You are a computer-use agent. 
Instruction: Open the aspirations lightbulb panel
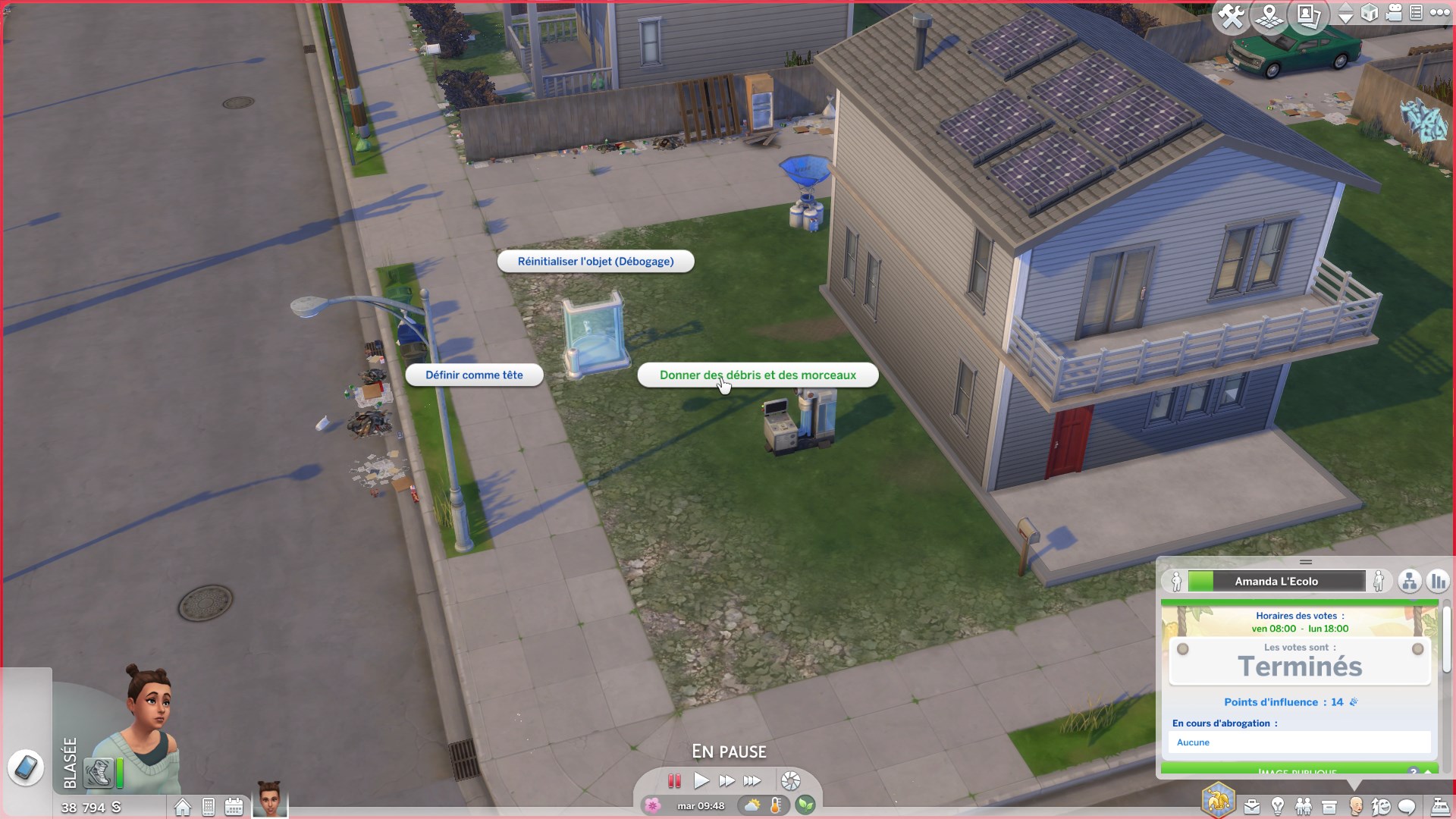click(1278, 805)
